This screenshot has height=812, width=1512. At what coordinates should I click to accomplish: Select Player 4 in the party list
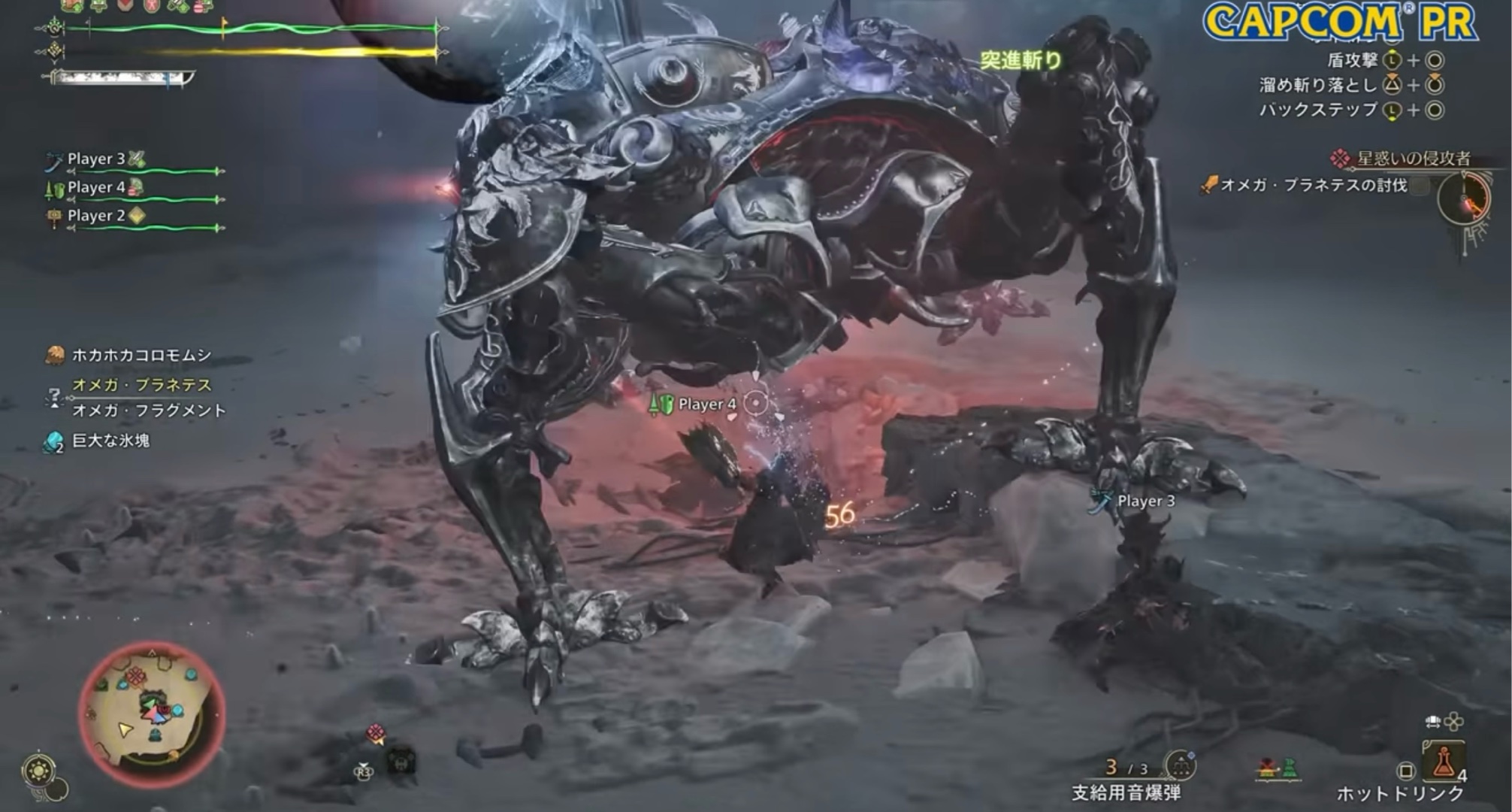(96, 188)
